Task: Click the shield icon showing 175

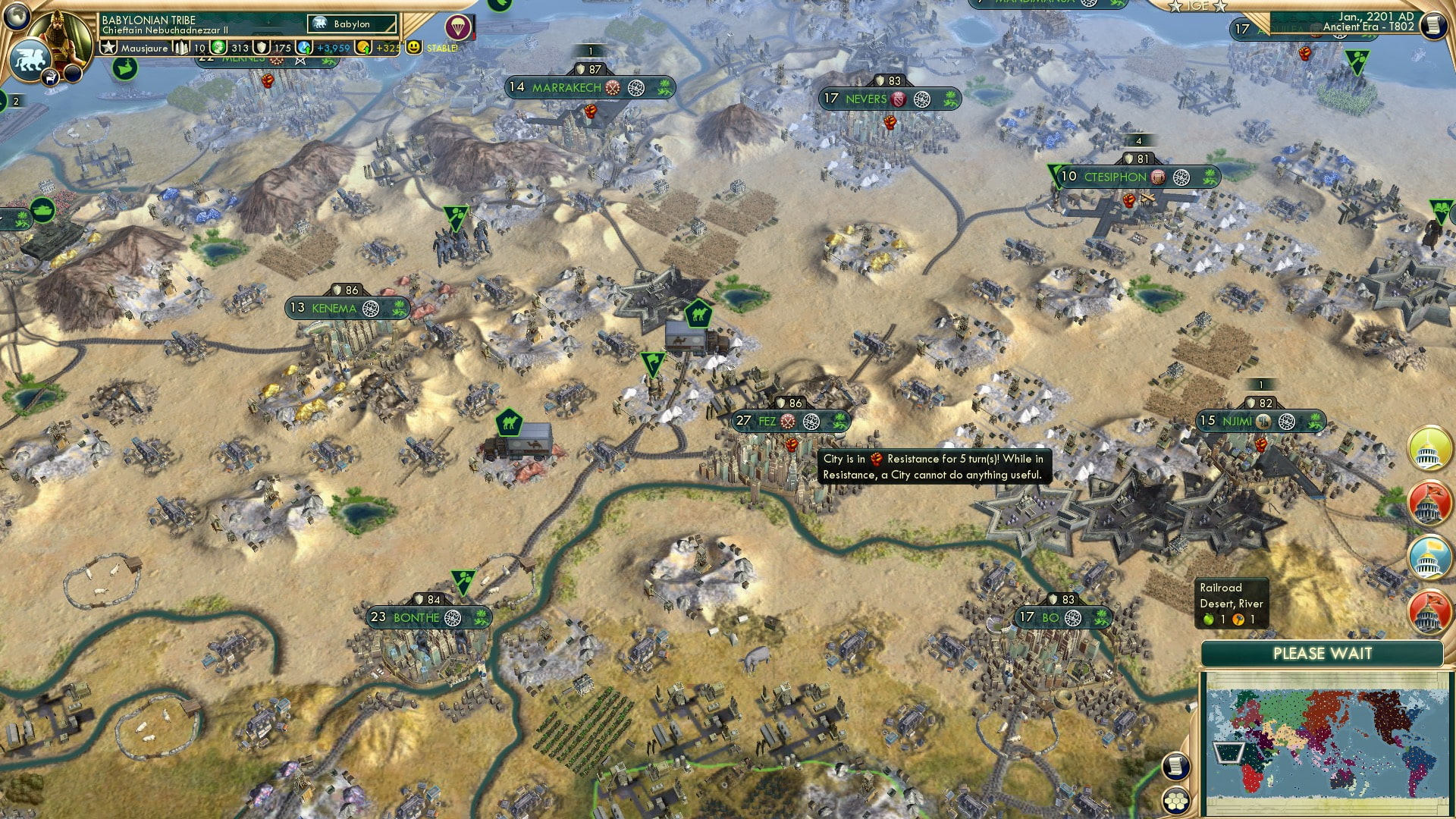Action: pos(260,47)
